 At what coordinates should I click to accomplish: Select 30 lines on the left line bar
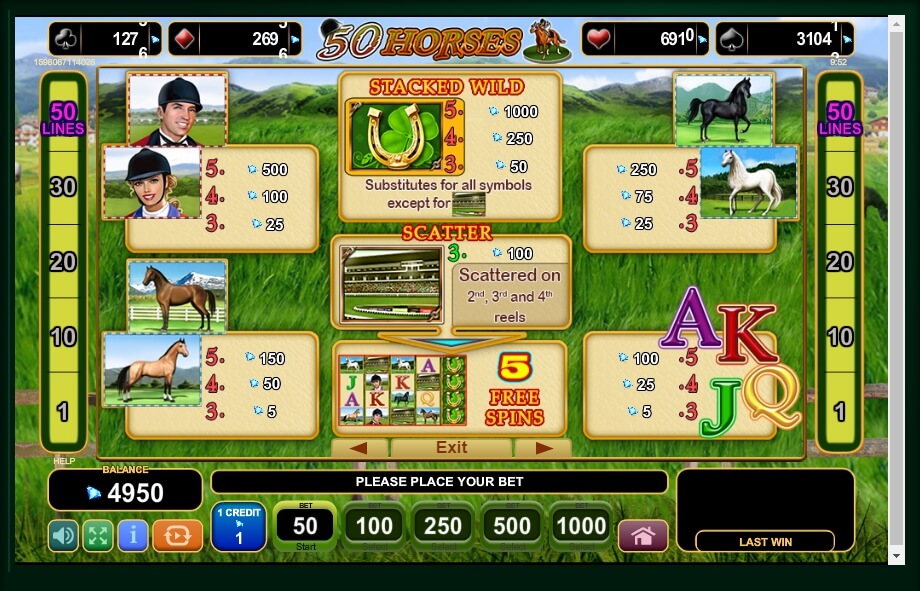pos(63,187)
